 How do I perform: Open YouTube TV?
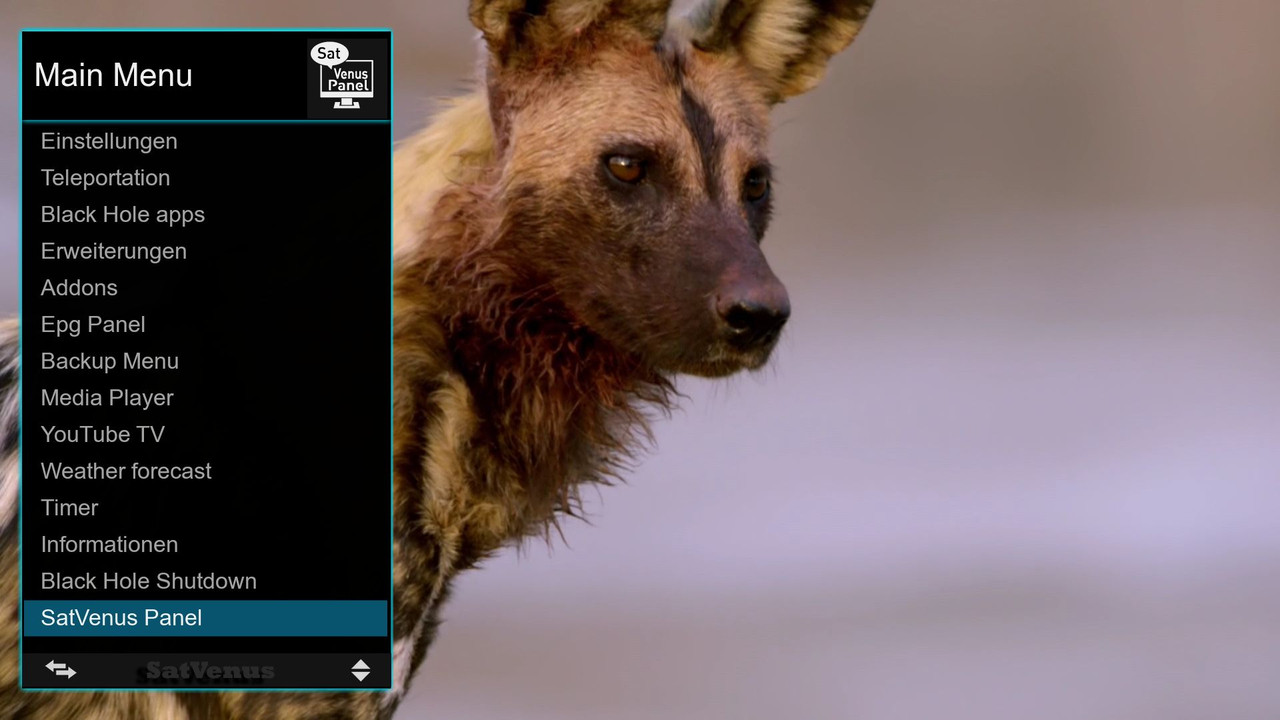(x=102, y=435)
